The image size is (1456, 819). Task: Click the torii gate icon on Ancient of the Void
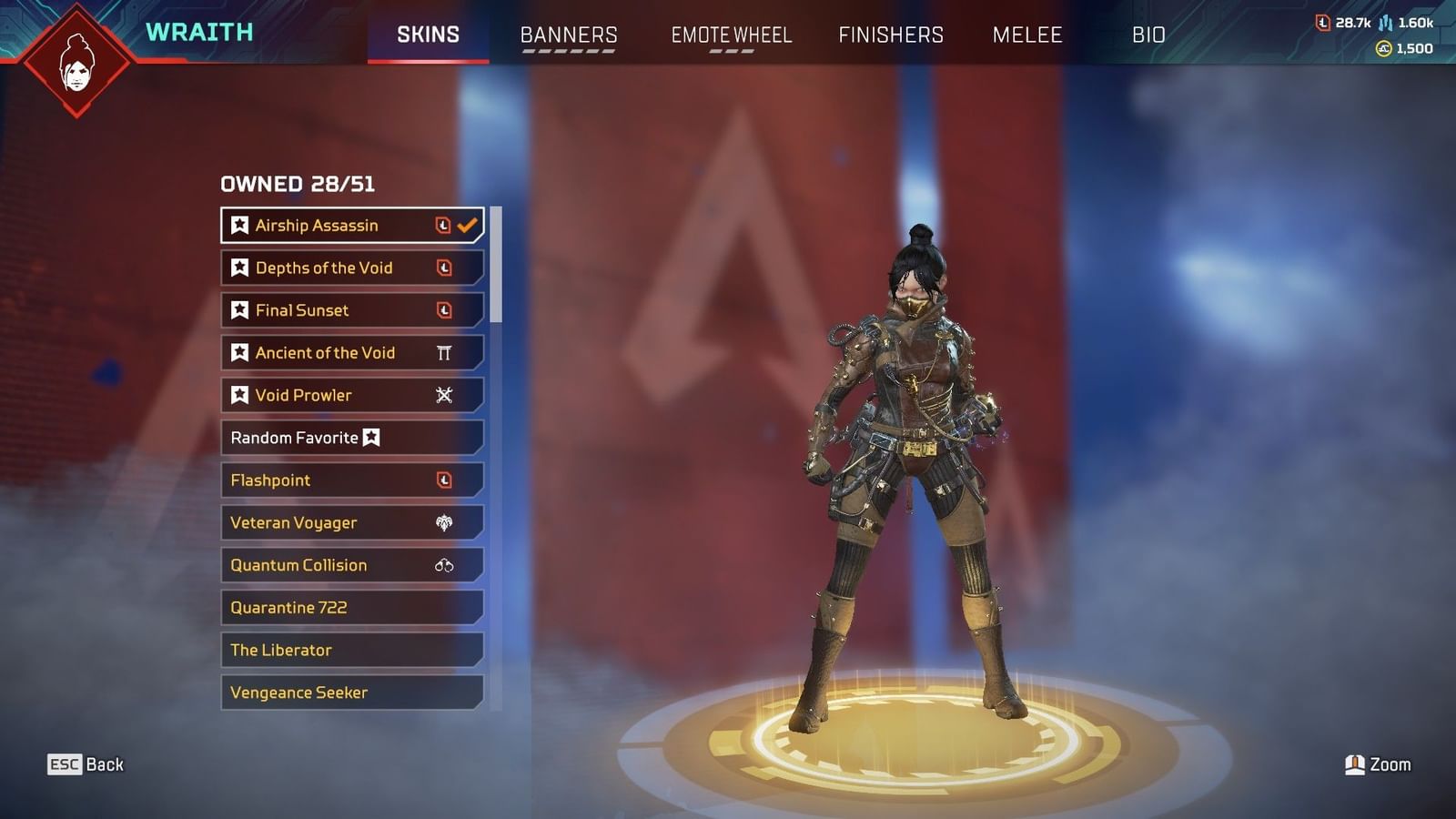(x=443, y=352)
